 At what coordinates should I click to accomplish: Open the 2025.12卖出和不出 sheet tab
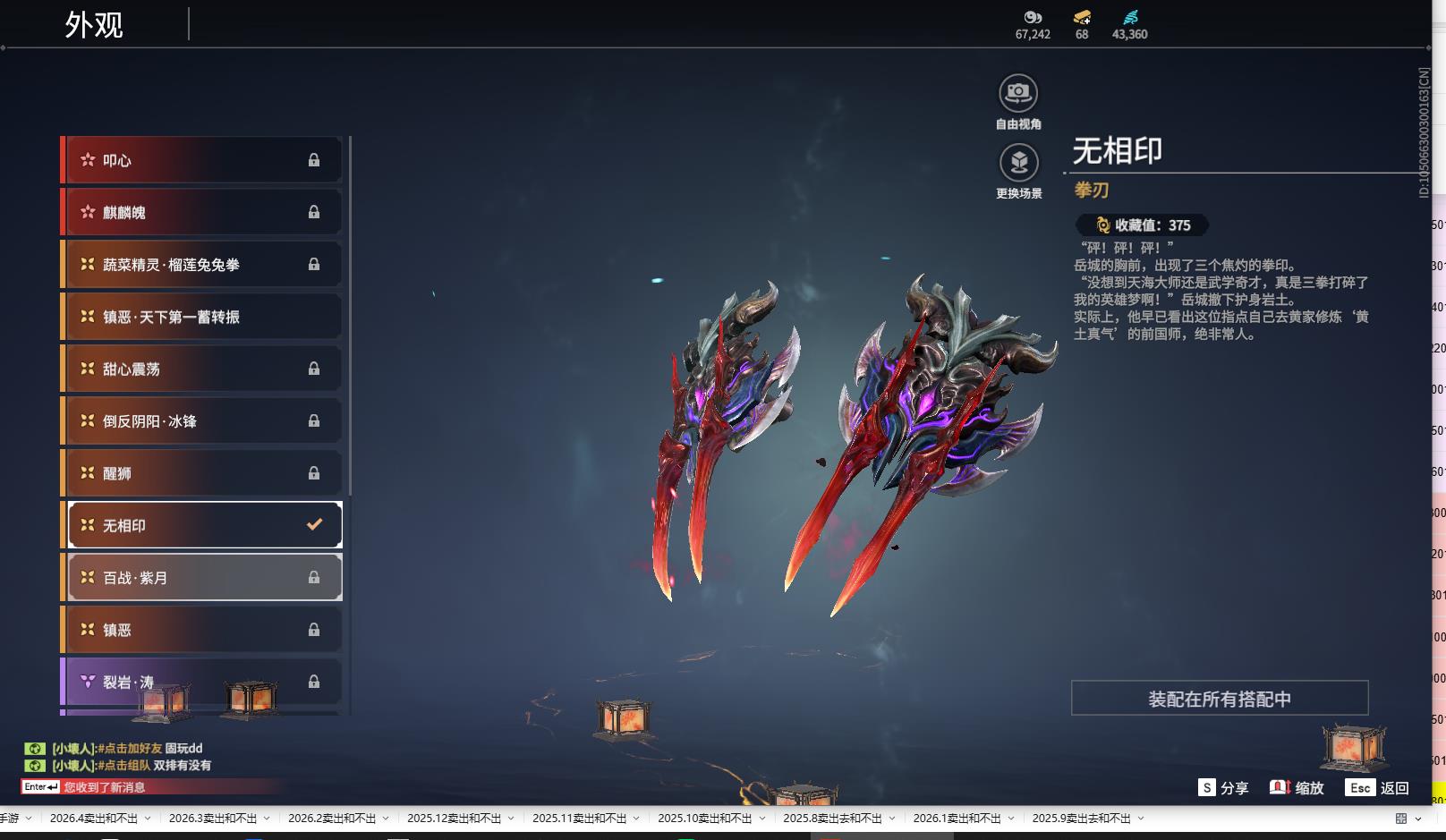(455, 819)
